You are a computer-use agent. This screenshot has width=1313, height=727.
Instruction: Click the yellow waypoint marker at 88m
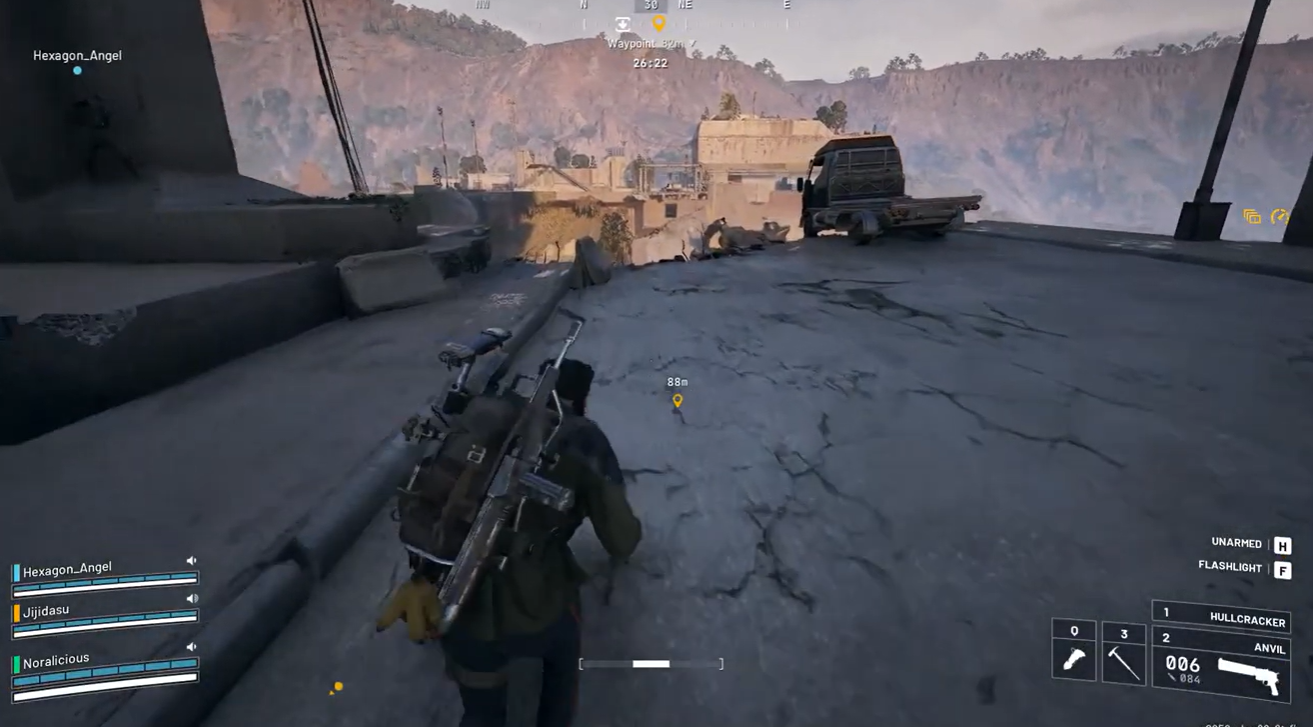click(679, 401)
